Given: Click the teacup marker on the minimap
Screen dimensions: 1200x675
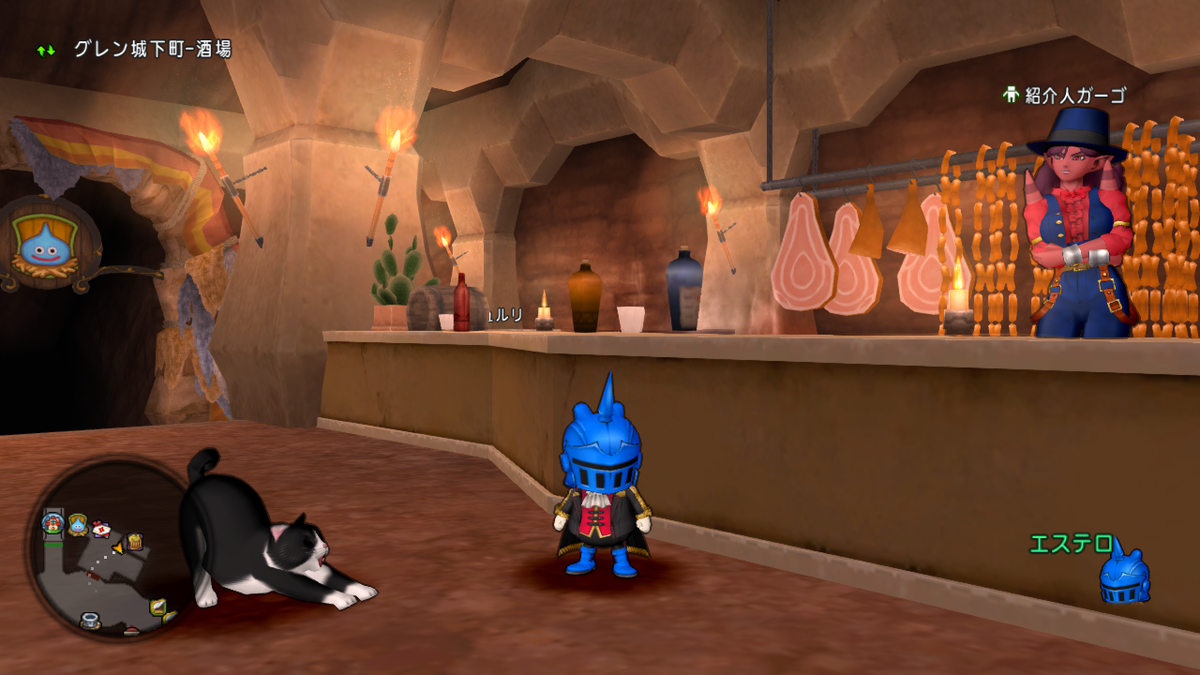Looking at the screenshot, I should point(90,620).
